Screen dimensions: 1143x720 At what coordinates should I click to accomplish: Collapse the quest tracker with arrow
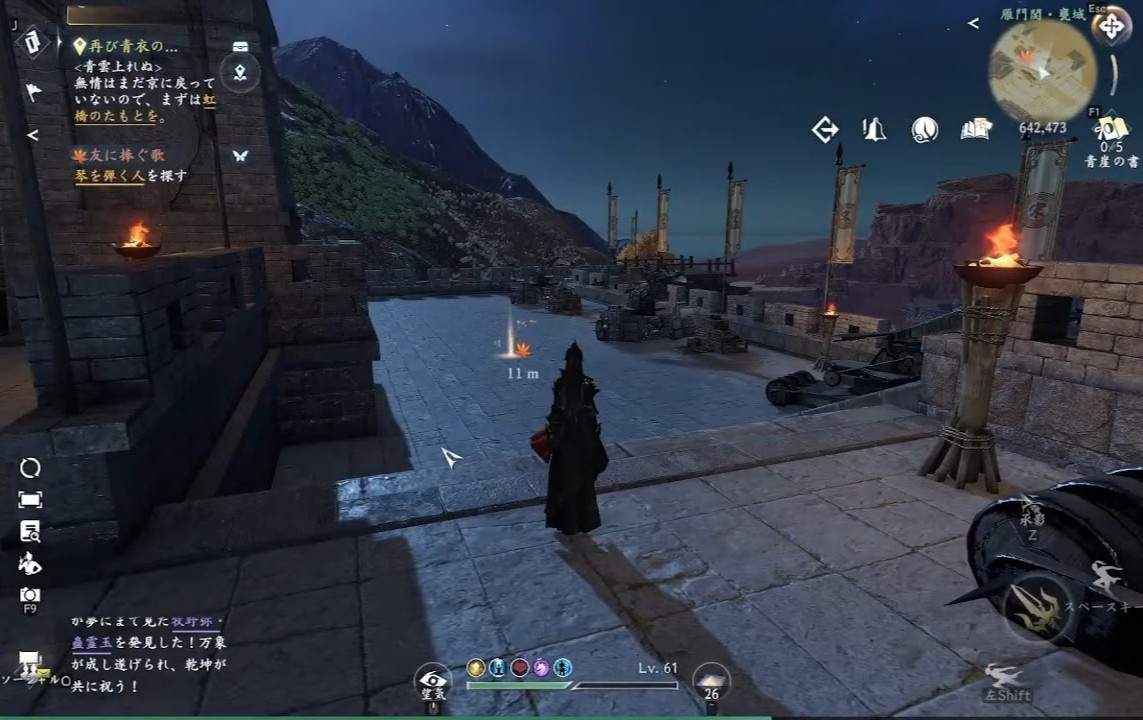pyautogui.click(x=33, y=134)
